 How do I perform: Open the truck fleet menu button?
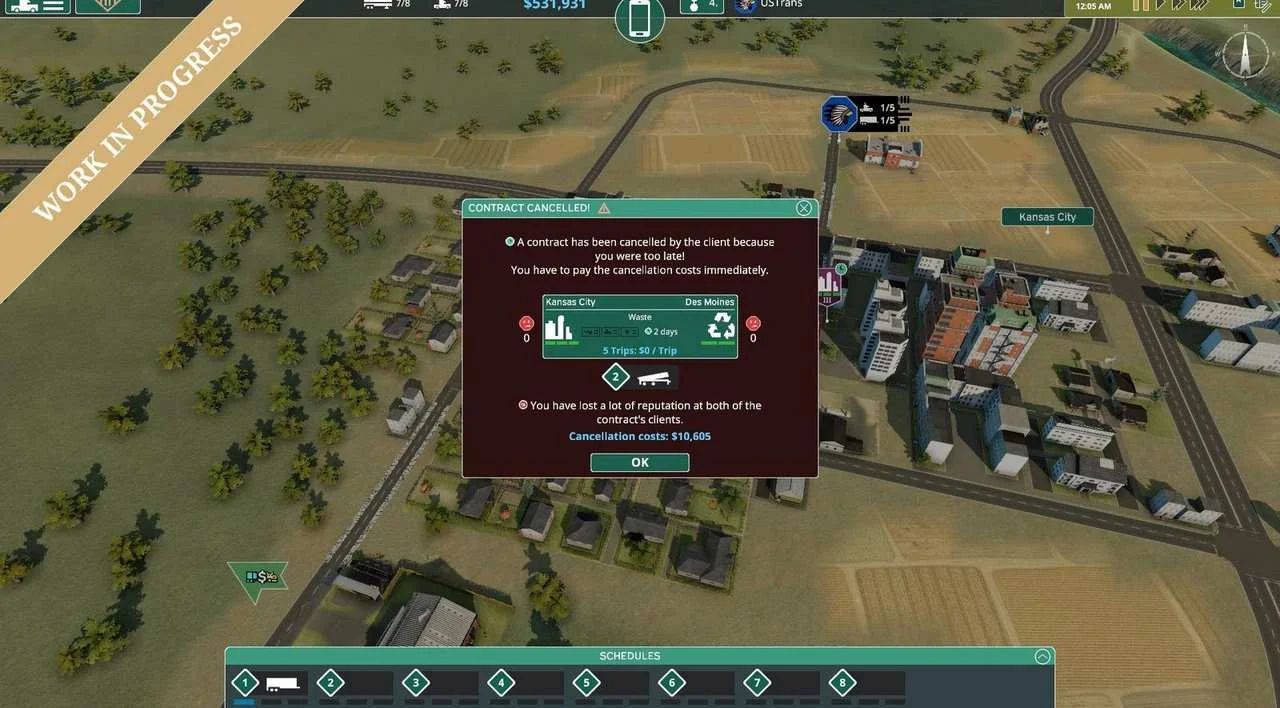point(36,6)
